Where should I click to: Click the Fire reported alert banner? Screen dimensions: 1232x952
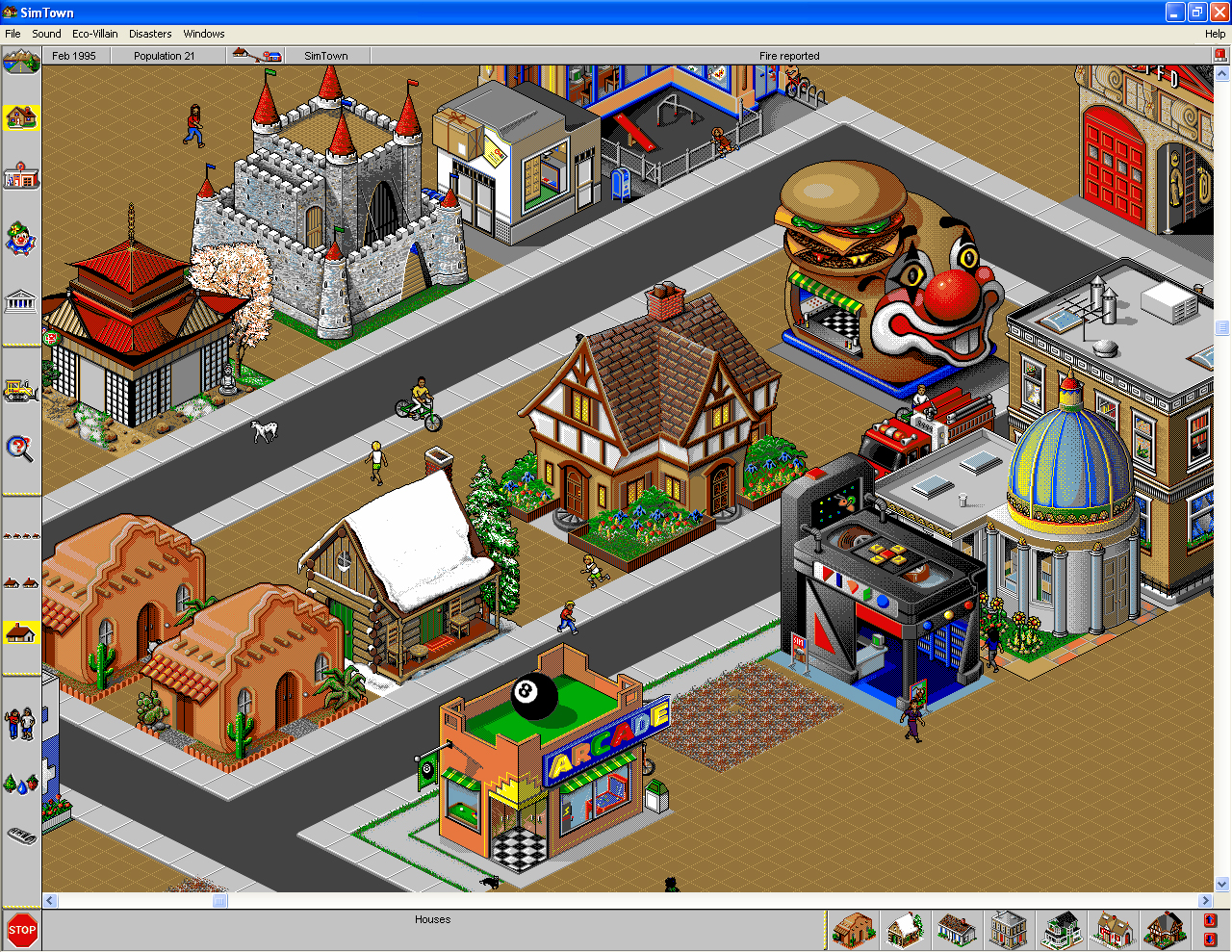[789, 55]
